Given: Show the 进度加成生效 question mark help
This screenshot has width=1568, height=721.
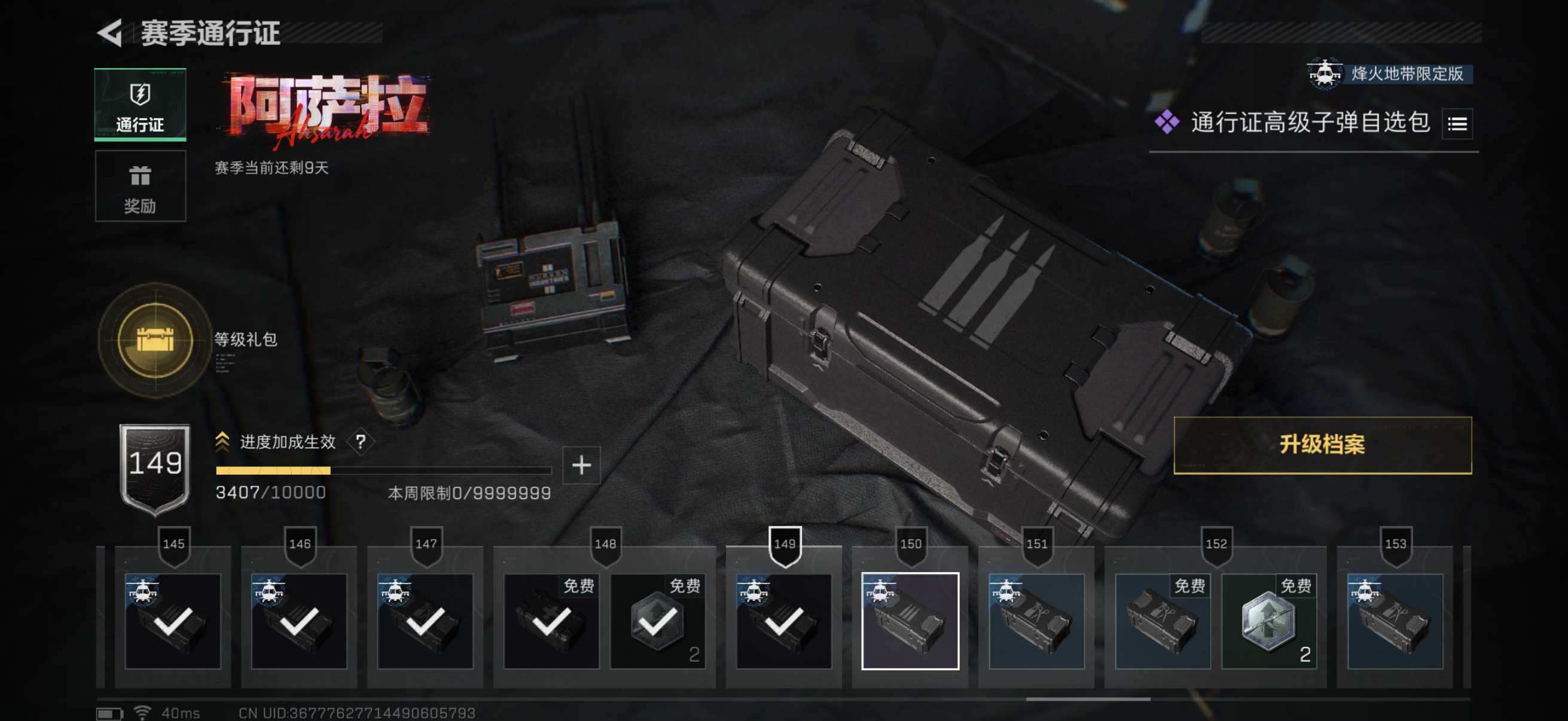Looking at the screenshot, I should coord(361,442).
